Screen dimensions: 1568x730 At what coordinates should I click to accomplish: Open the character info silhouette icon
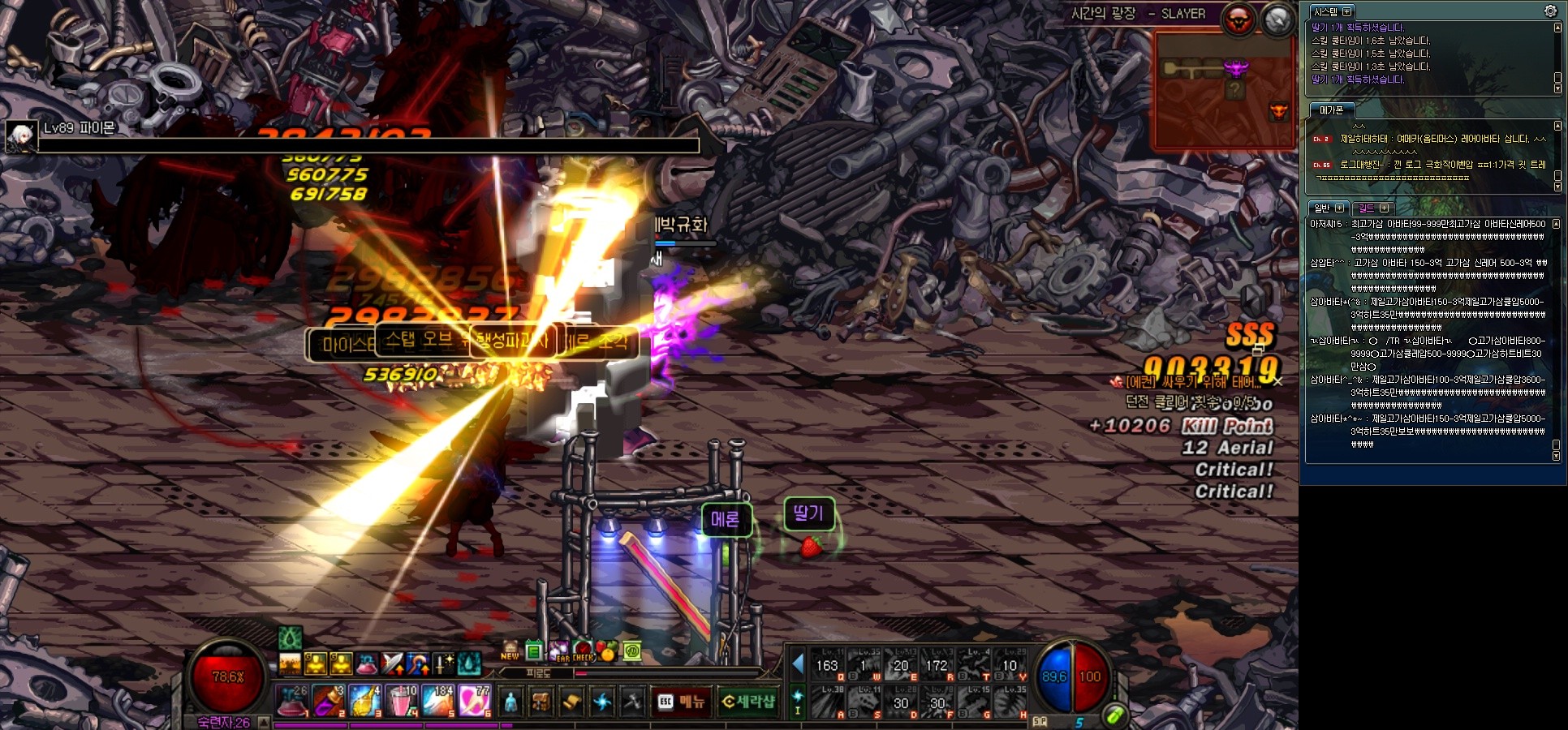(510, 702)
